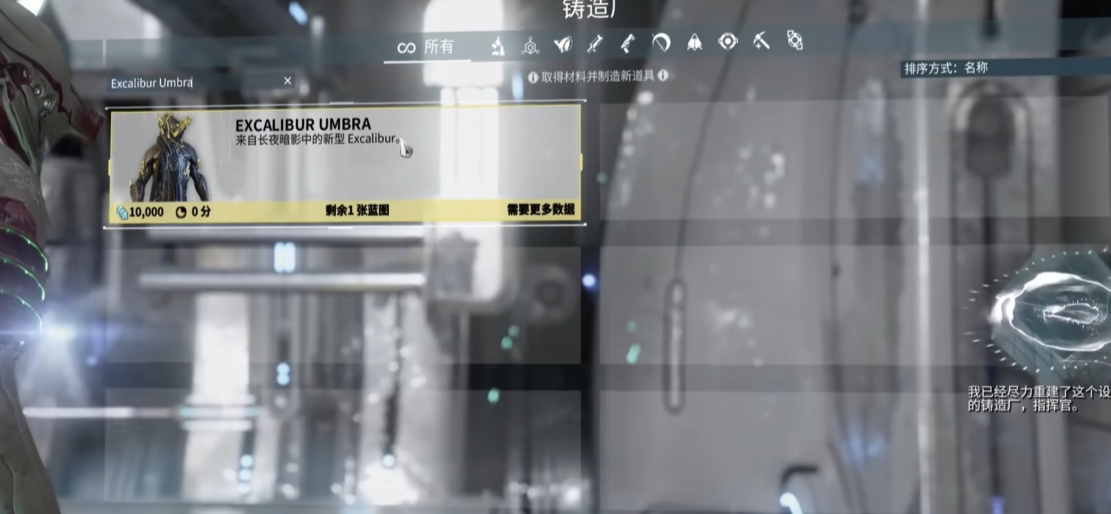This screenshot has width=1111, height=514.
Task: Select the 所有 (All) category tab
Action: tap(425, 46)
